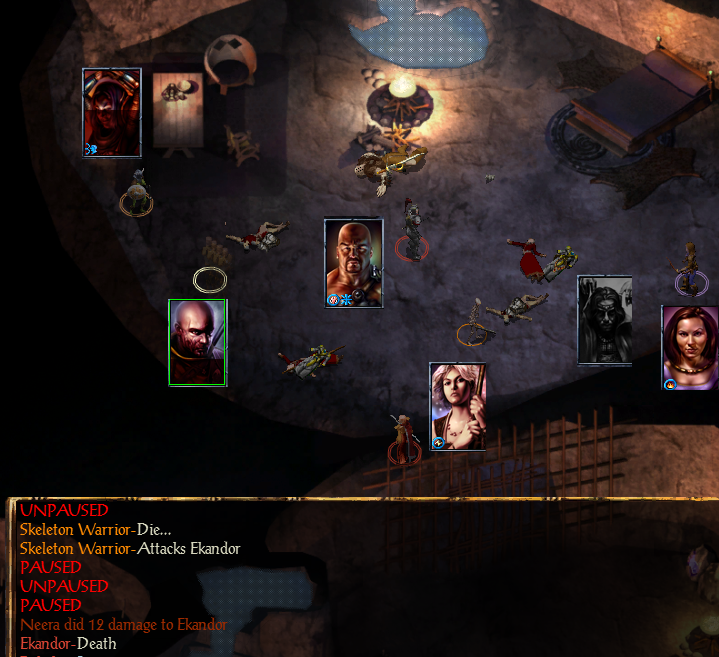The height and width of the screenshot is (657, 719).
Task: Select the blonde woman character portrait
Action: coord(458,406)
